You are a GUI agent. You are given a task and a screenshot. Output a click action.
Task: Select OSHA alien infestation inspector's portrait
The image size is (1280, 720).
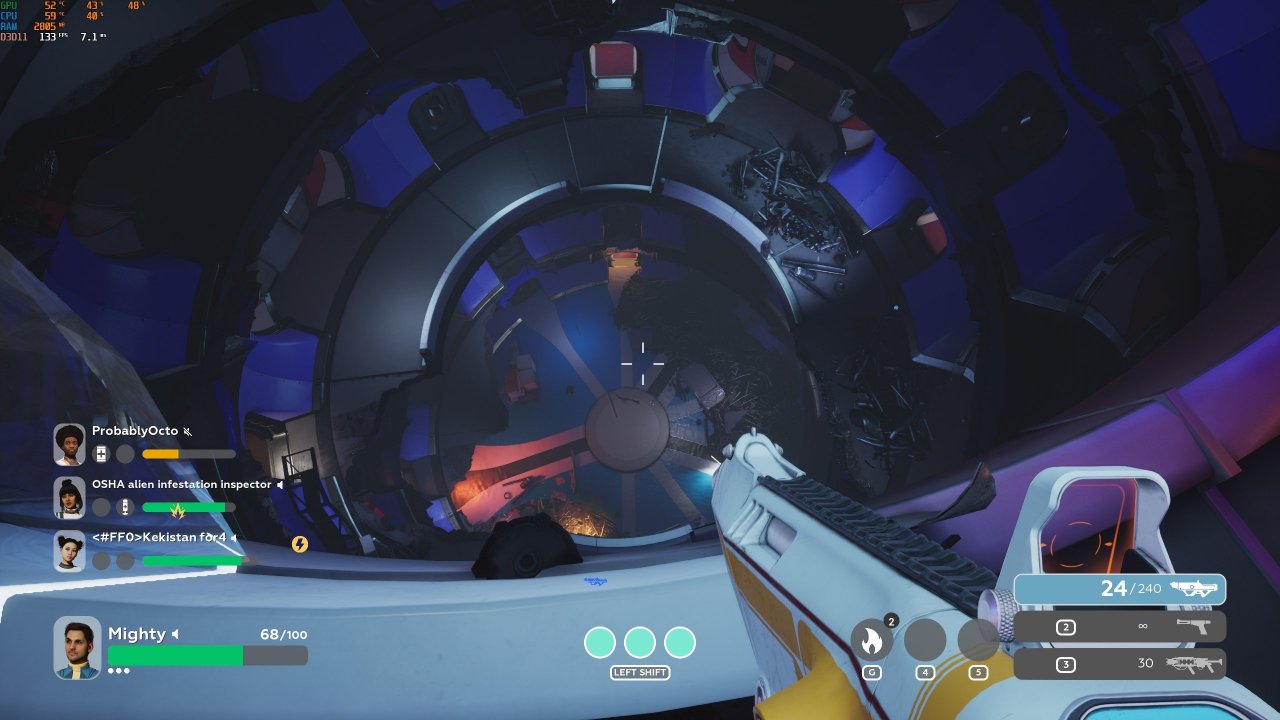(x=70, y=497)
